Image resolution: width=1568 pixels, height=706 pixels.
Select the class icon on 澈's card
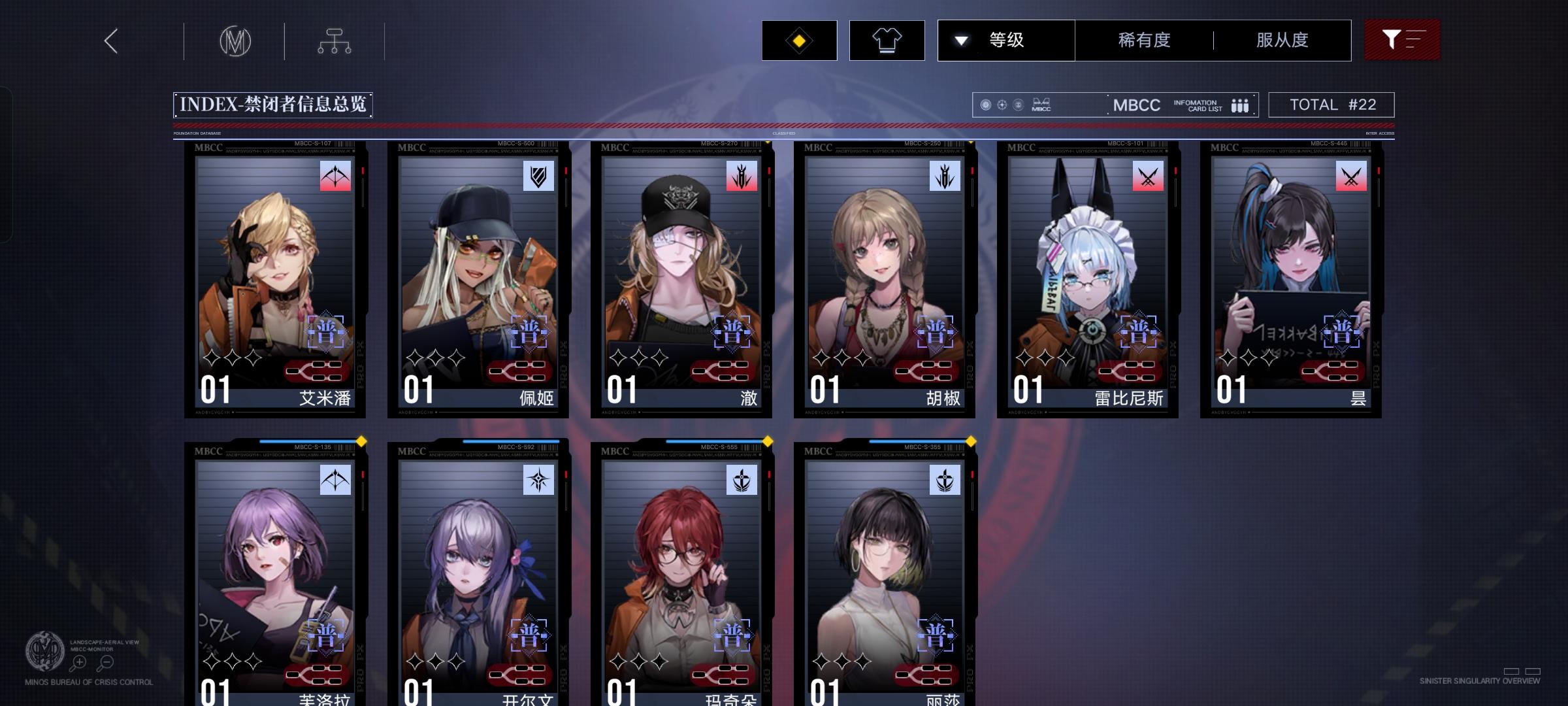click(741, 176)
